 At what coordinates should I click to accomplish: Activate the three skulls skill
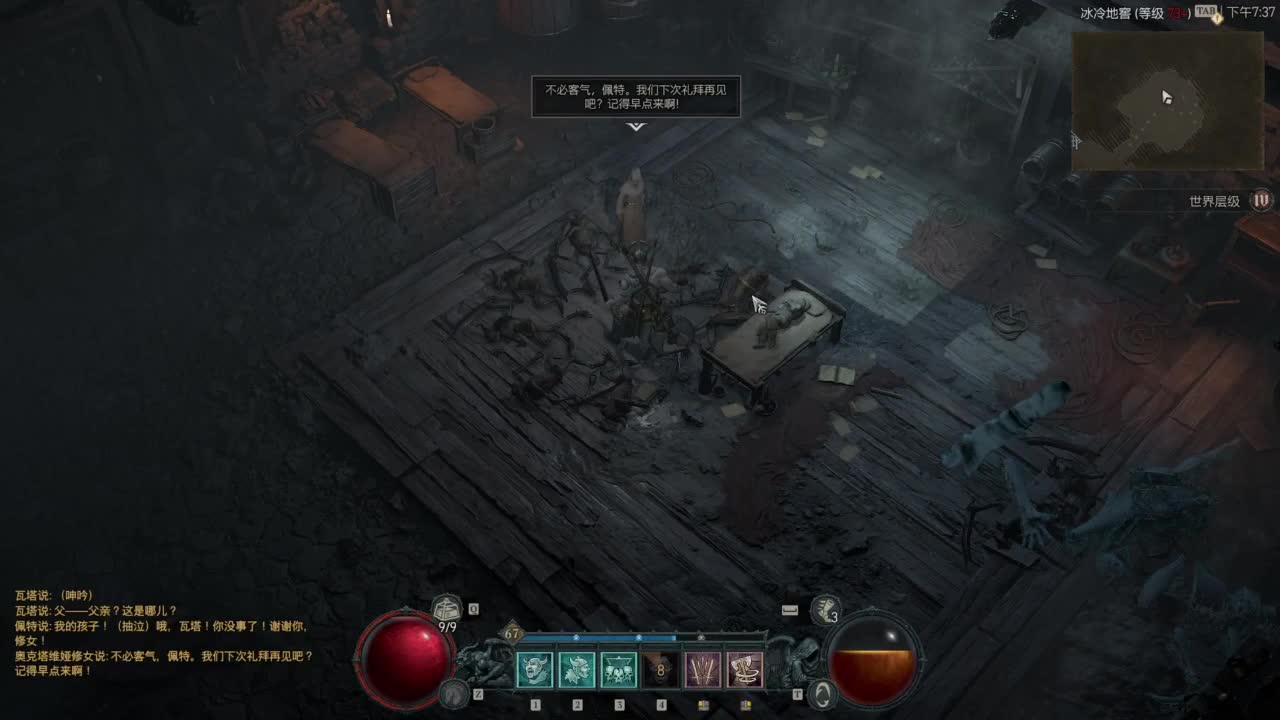619,669
